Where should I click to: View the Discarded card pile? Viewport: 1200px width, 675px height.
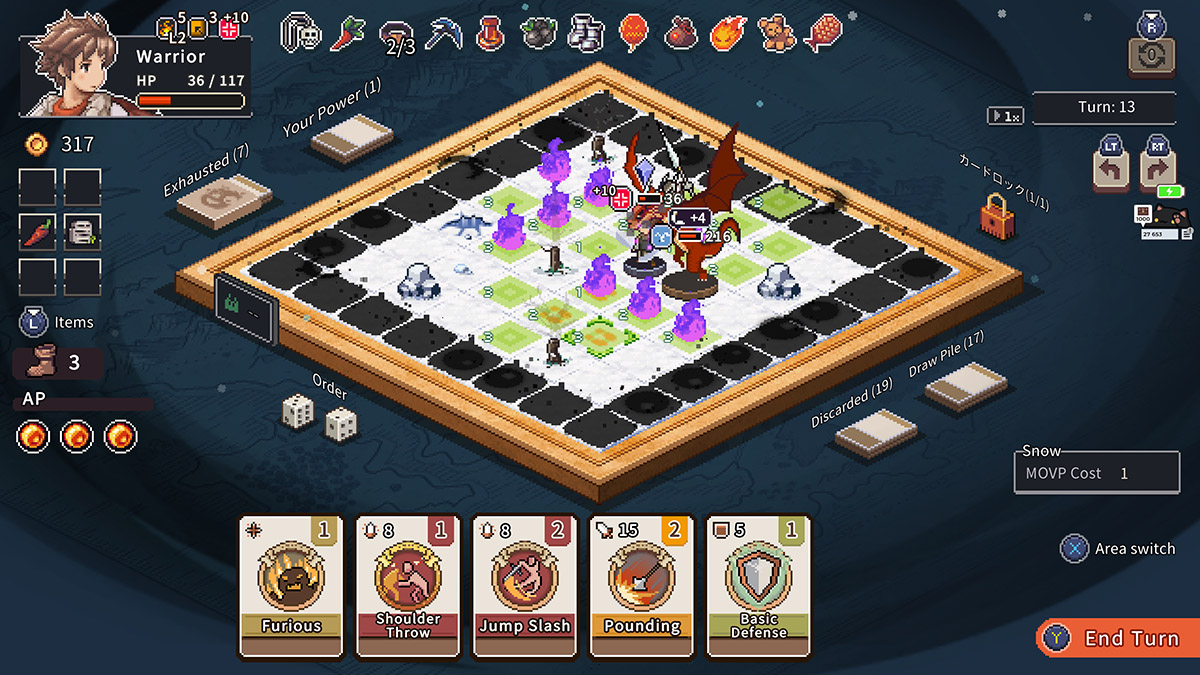coord(876,435)
